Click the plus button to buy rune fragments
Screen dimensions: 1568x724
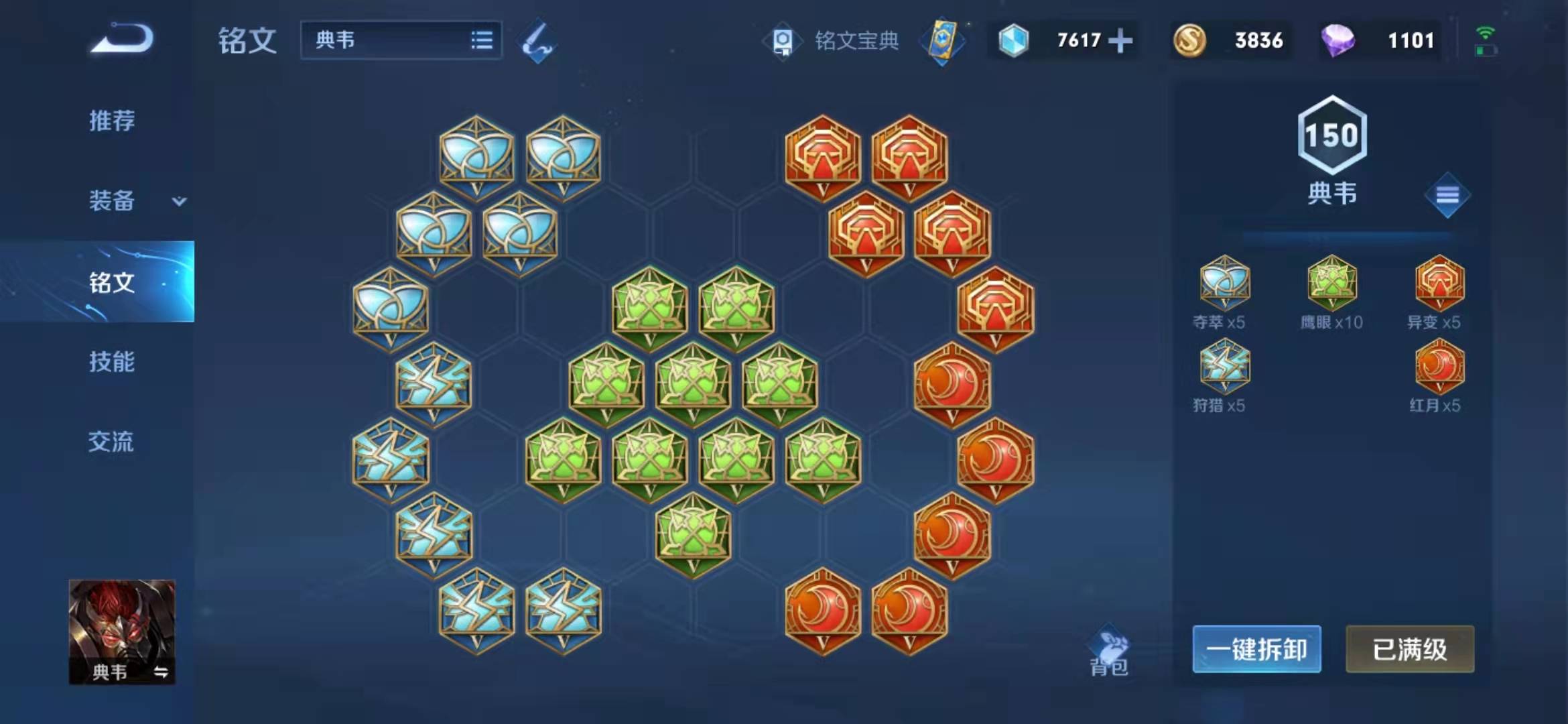click(1120, 40)
